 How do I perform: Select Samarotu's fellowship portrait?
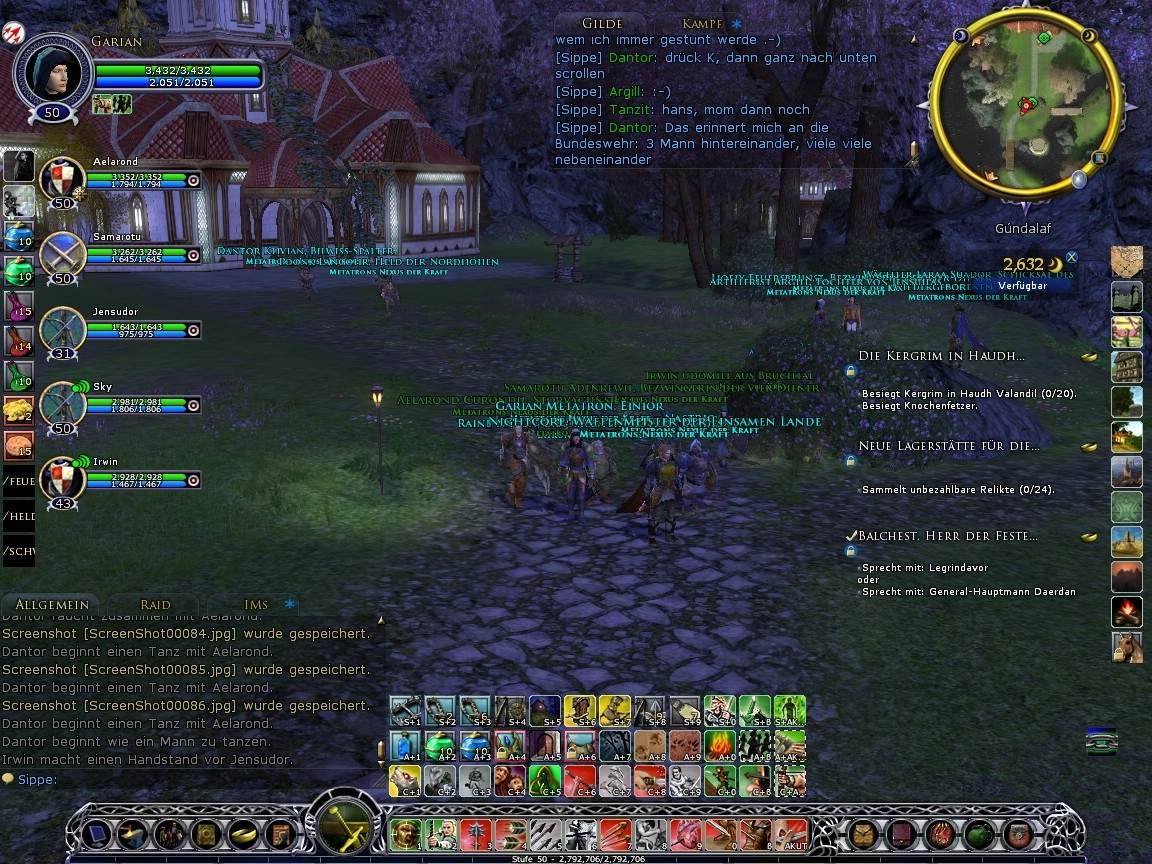(62, 254)
